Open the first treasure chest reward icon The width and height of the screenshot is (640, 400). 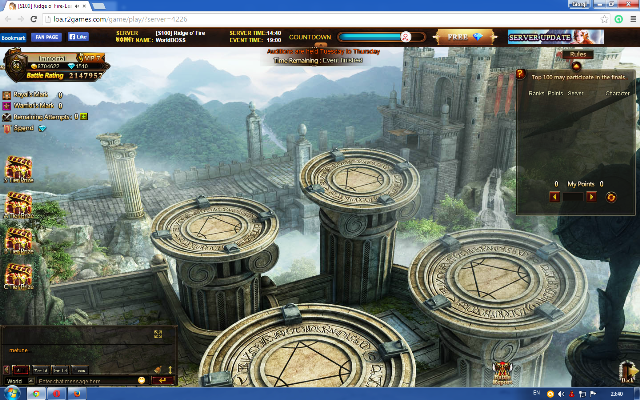[18, 170]
